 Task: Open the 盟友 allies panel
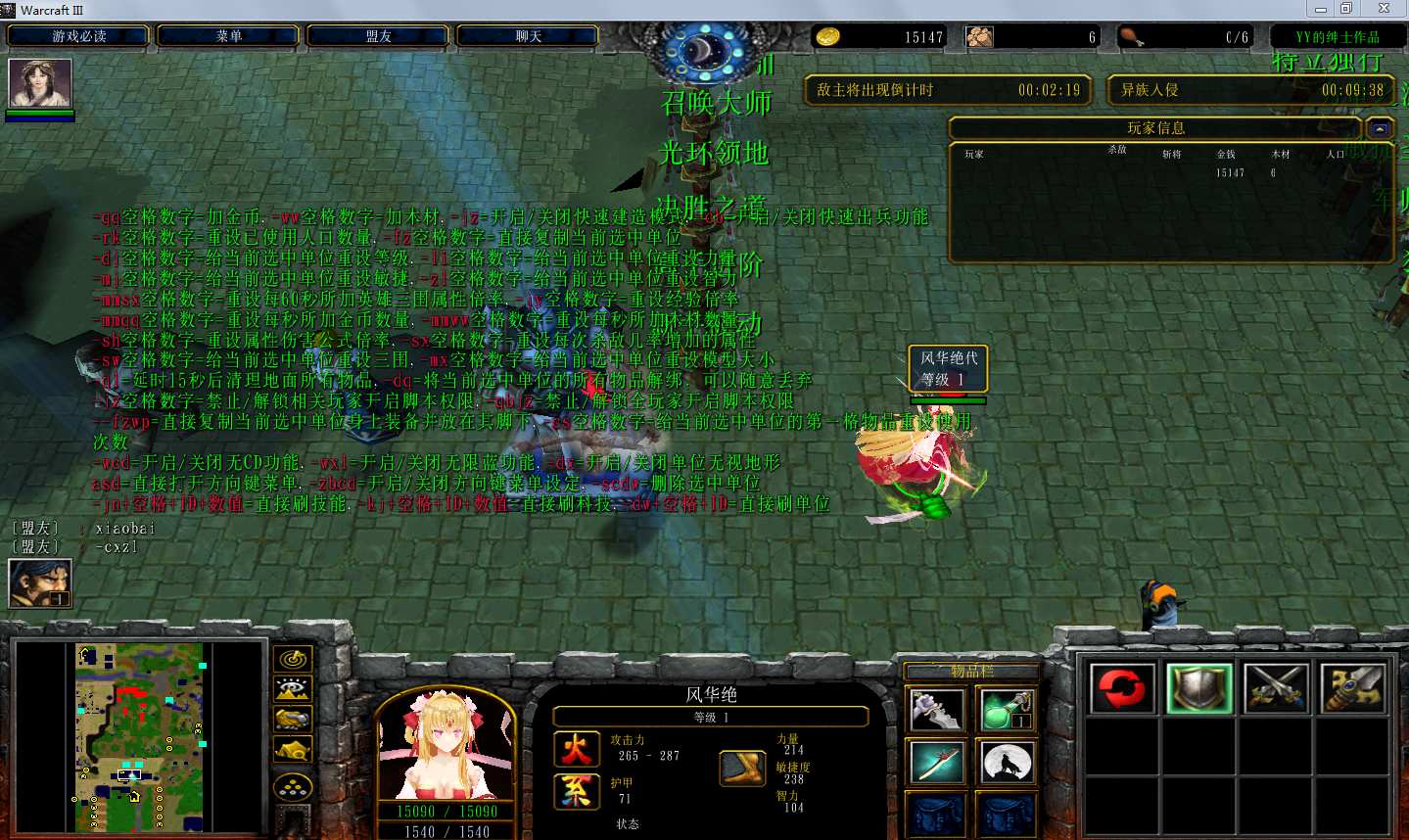point(378,36)
